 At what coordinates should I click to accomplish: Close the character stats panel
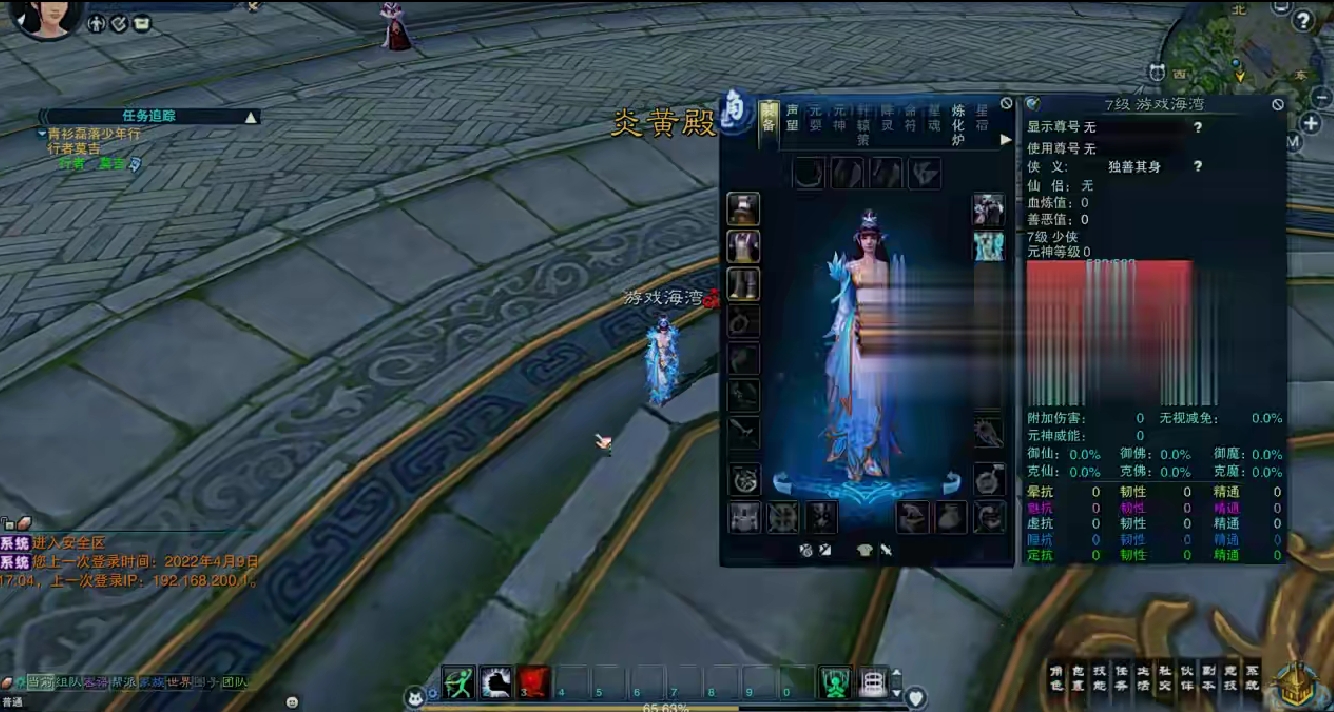click(x=1277, y=104)
